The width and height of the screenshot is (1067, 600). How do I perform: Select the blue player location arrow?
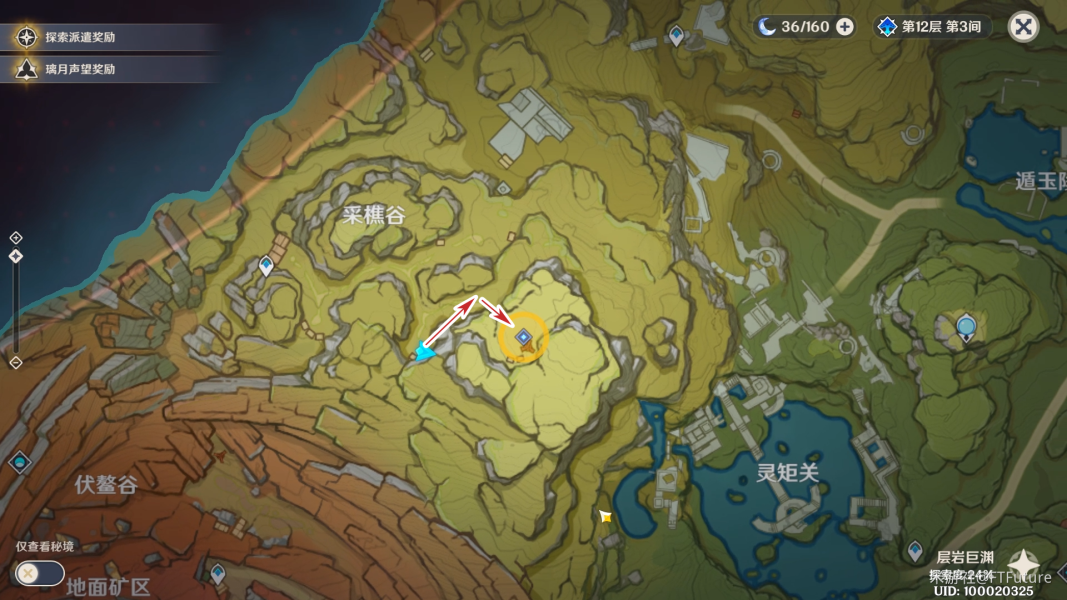425,350
